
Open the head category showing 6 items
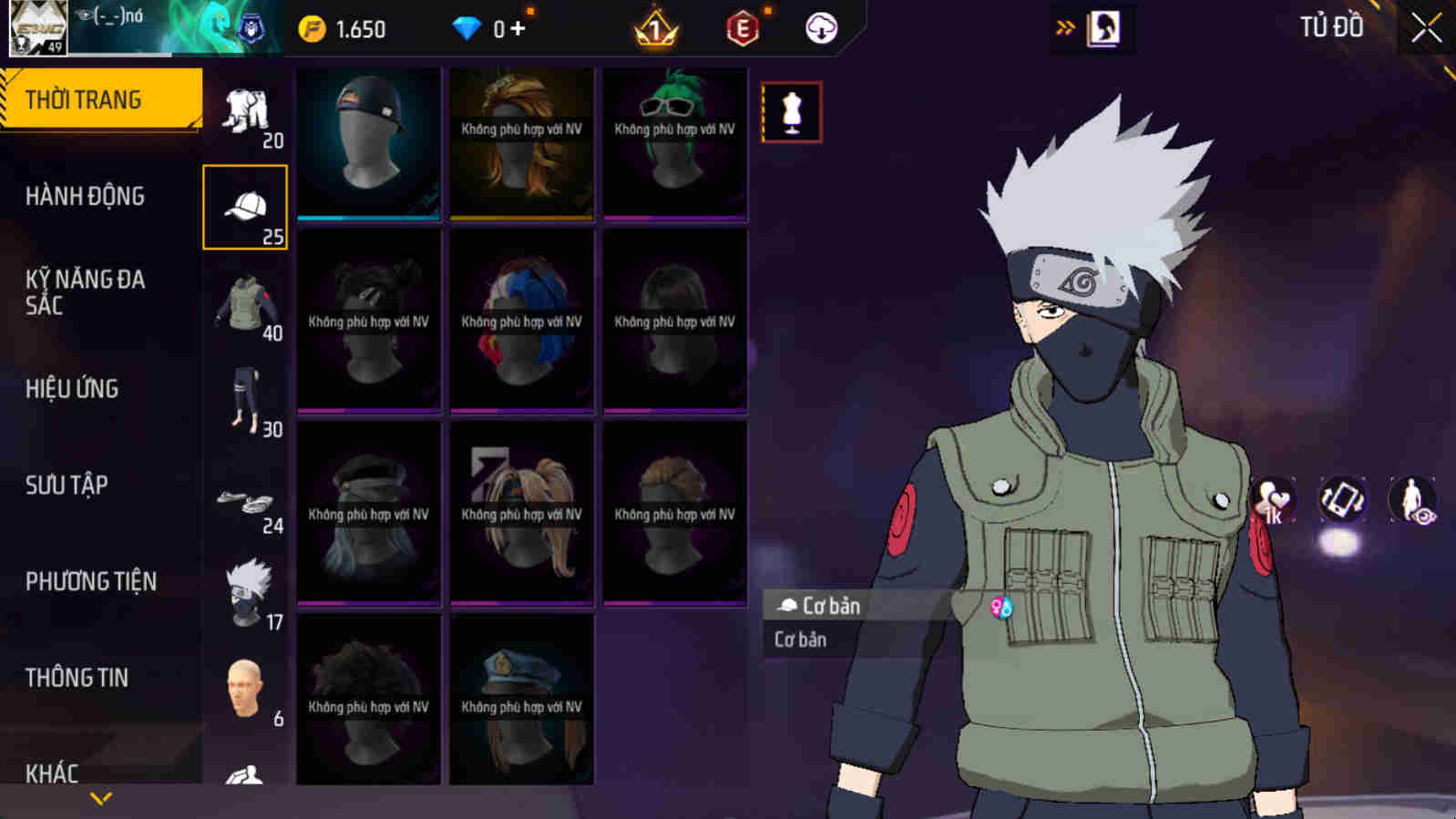click(244, 686)
